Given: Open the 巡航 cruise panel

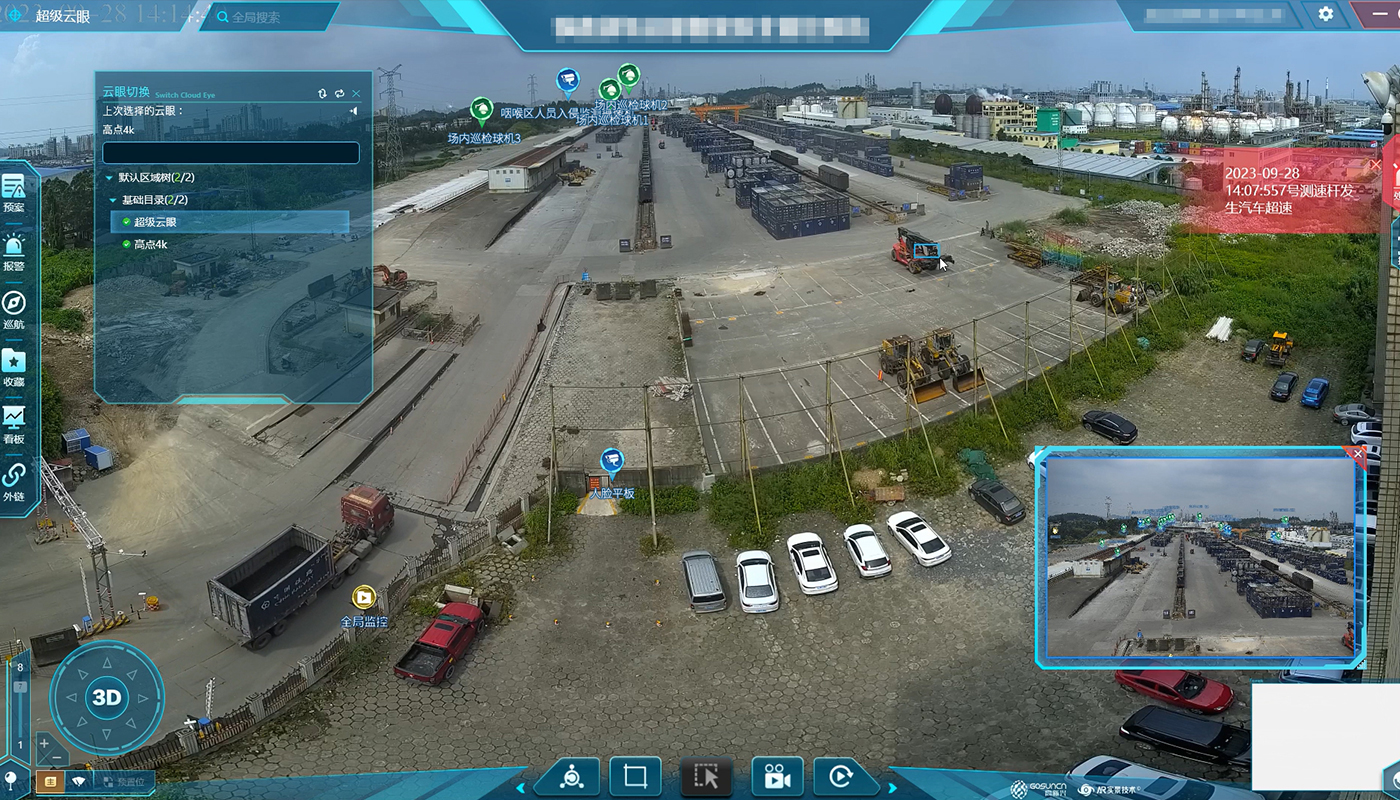Looking at the screenshot, I should (14, 309).
